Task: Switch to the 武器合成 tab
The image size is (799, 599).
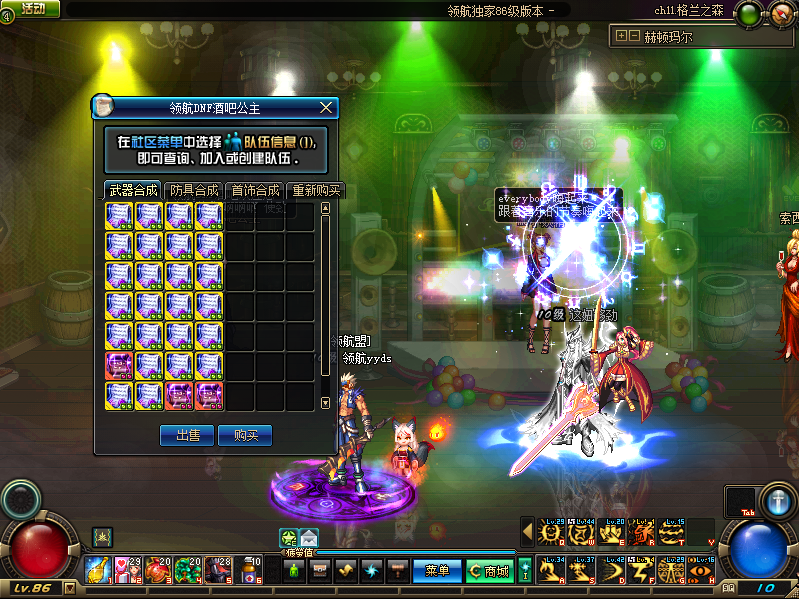Action: click(133, 190)
